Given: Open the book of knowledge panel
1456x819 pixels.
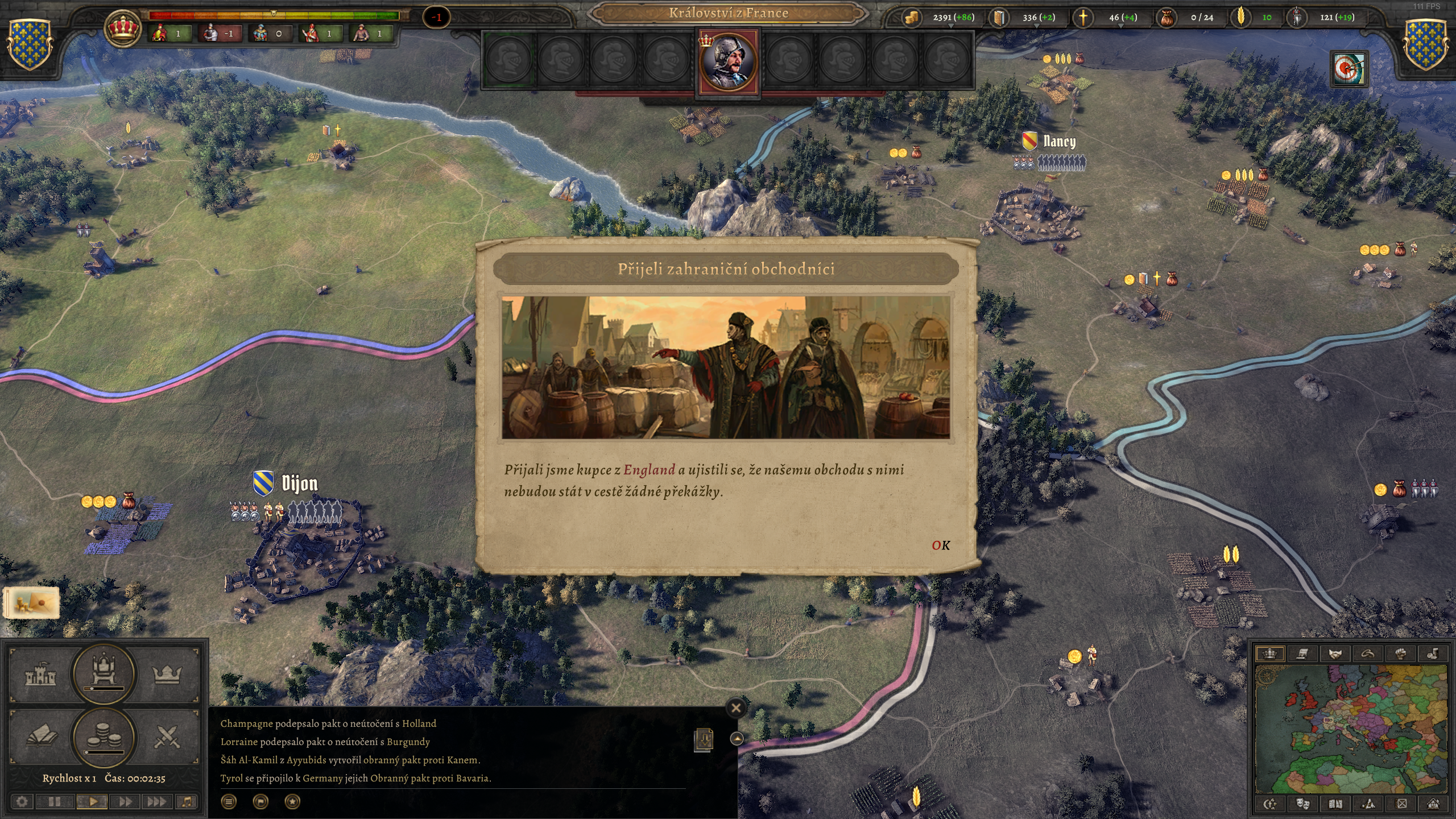Looking at the screenshot, I should point(42,738).
